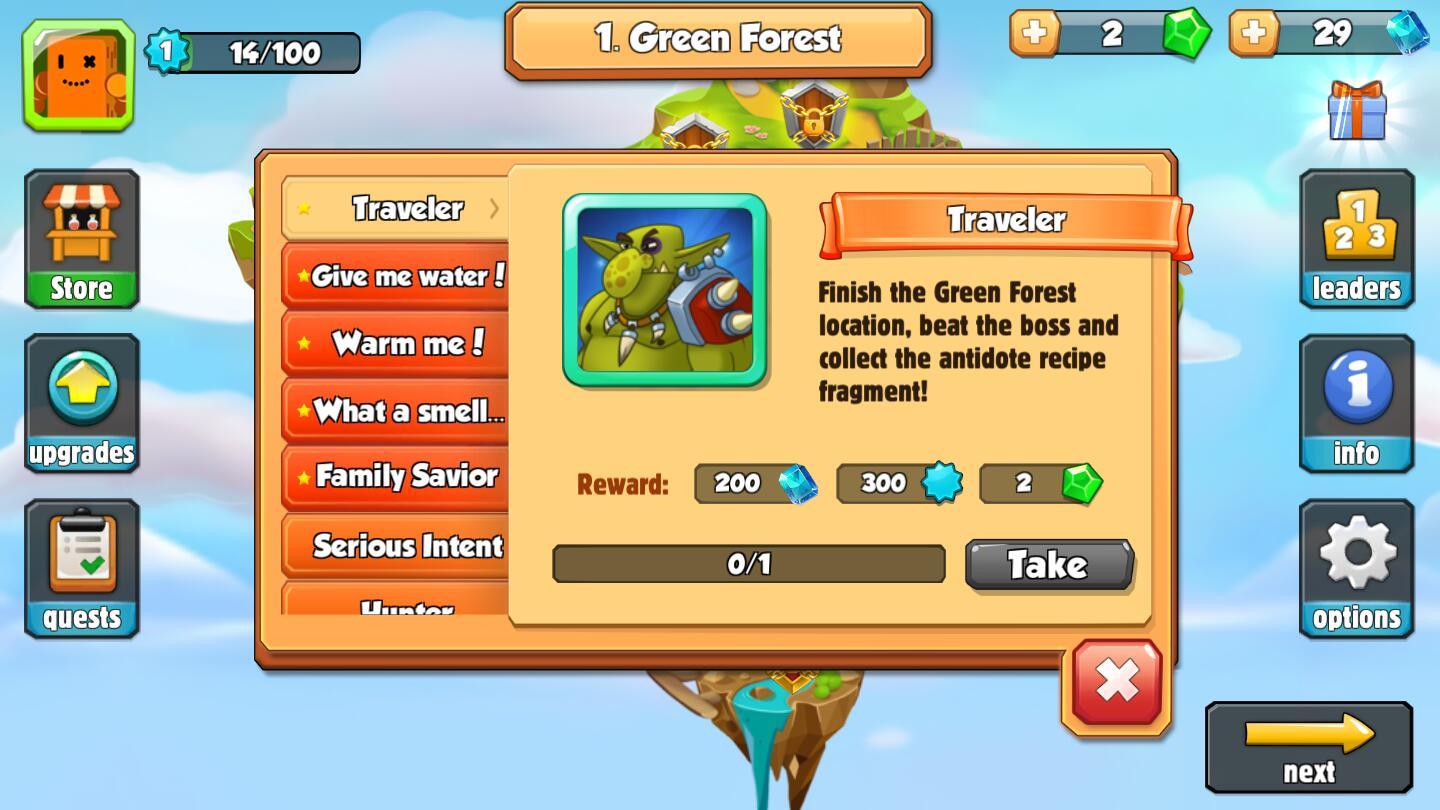Open the Give me water! quest
The width and height of the screenshot is (1440, 810).
tap(397, 276)
